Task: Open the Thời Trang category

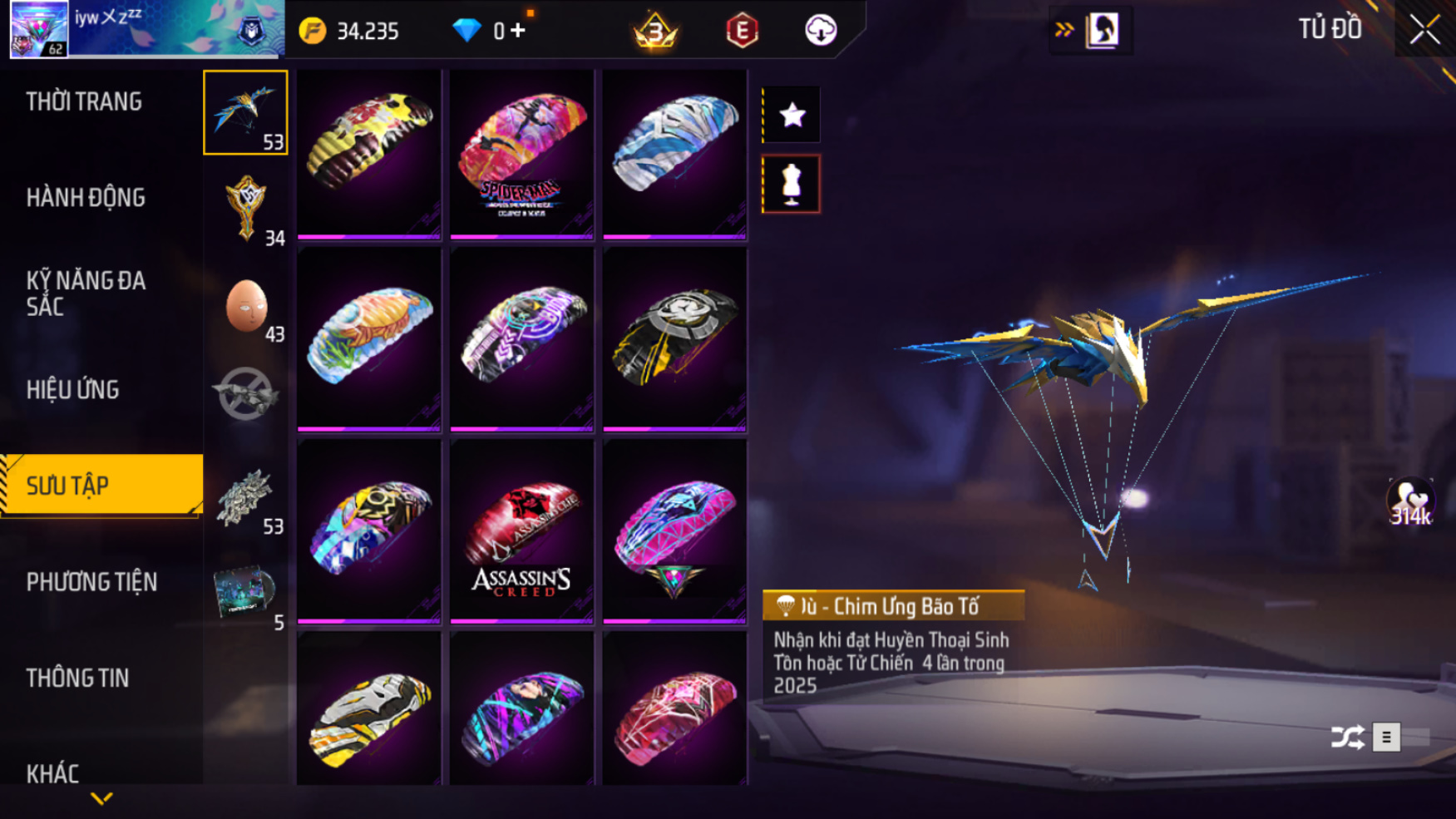Action: [84, 101]
